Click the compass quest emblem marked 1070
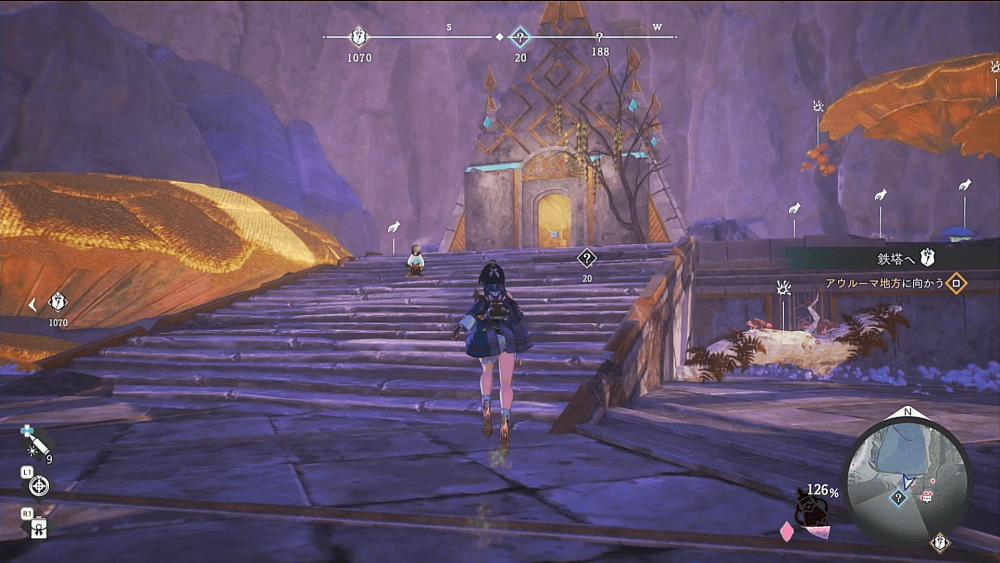Image resolution: width=1000 pixels, height=563 pixels. [359, 37]
